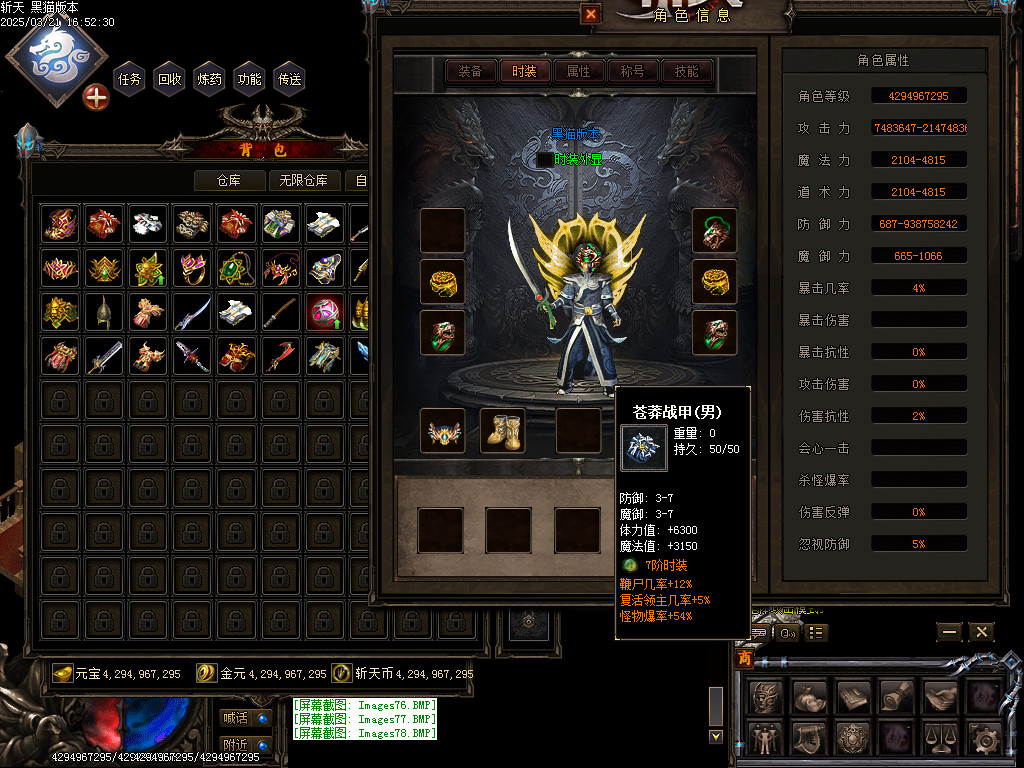Close the character info window
Image resolution: width=1024 pixels, height=768 pixels.
[591, 14]
